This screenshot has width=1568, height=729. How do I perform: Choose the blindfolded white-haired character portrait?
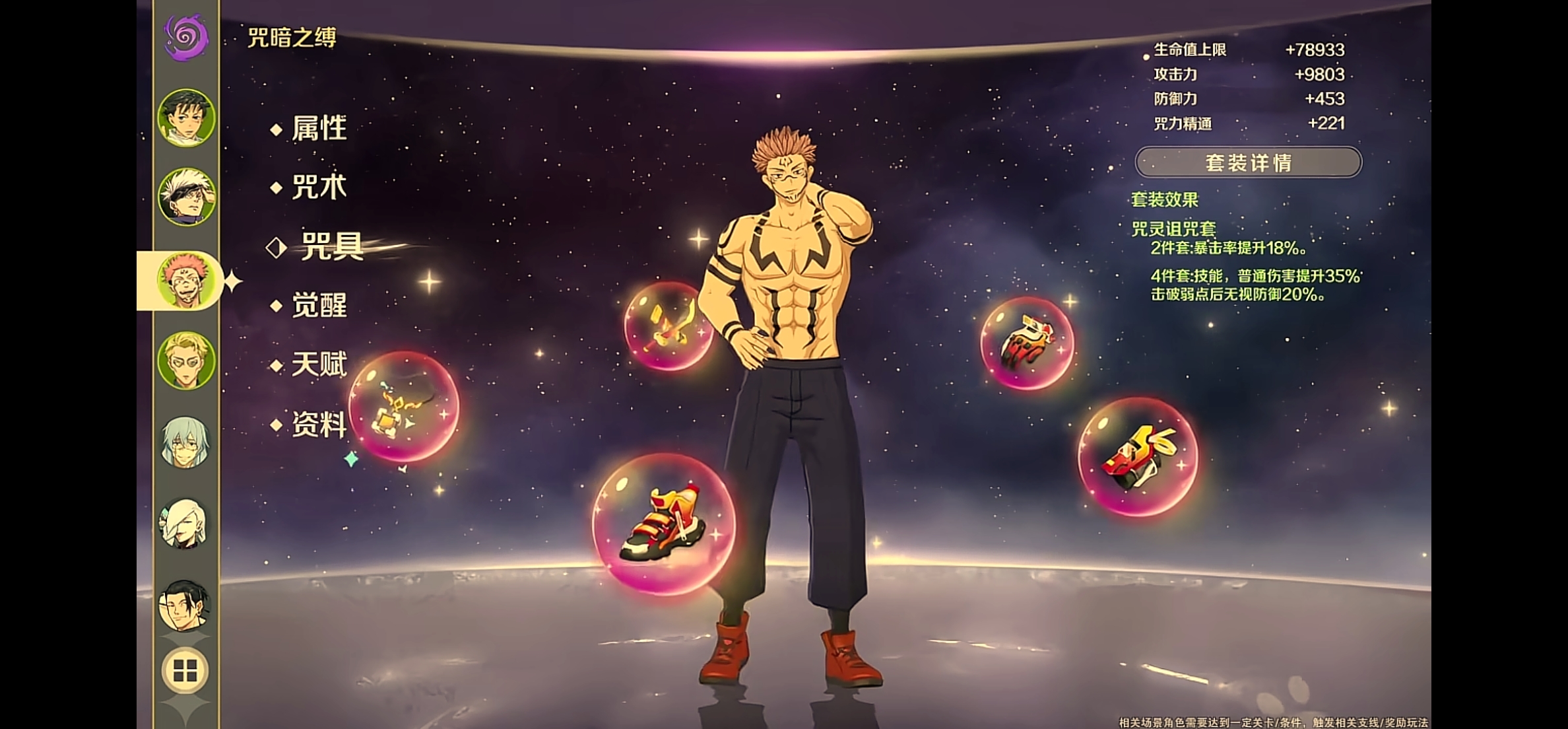[x=186, y=196]
